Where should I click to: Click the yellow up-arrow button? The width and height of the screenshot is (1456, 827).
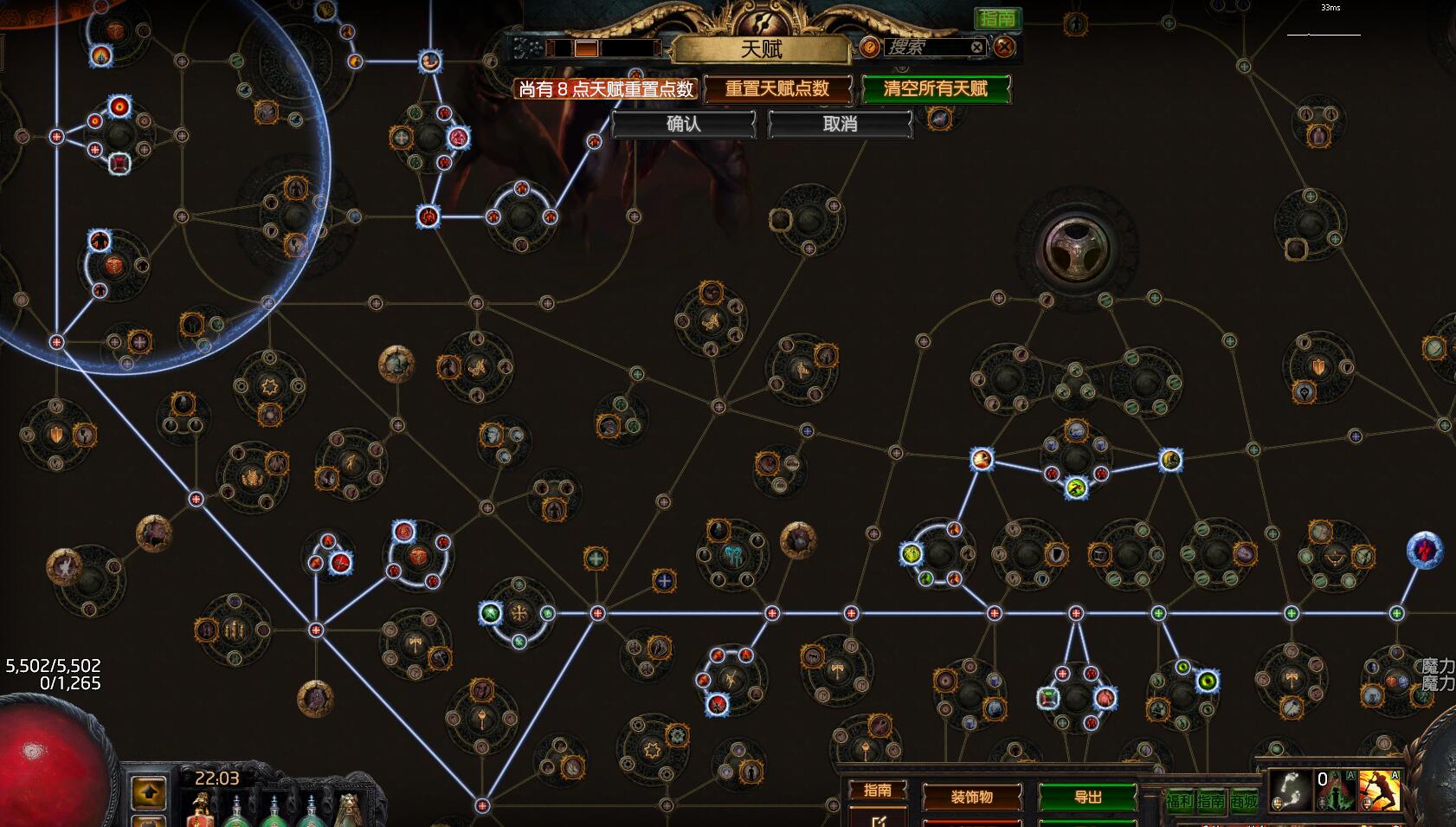tap(149, 791)
